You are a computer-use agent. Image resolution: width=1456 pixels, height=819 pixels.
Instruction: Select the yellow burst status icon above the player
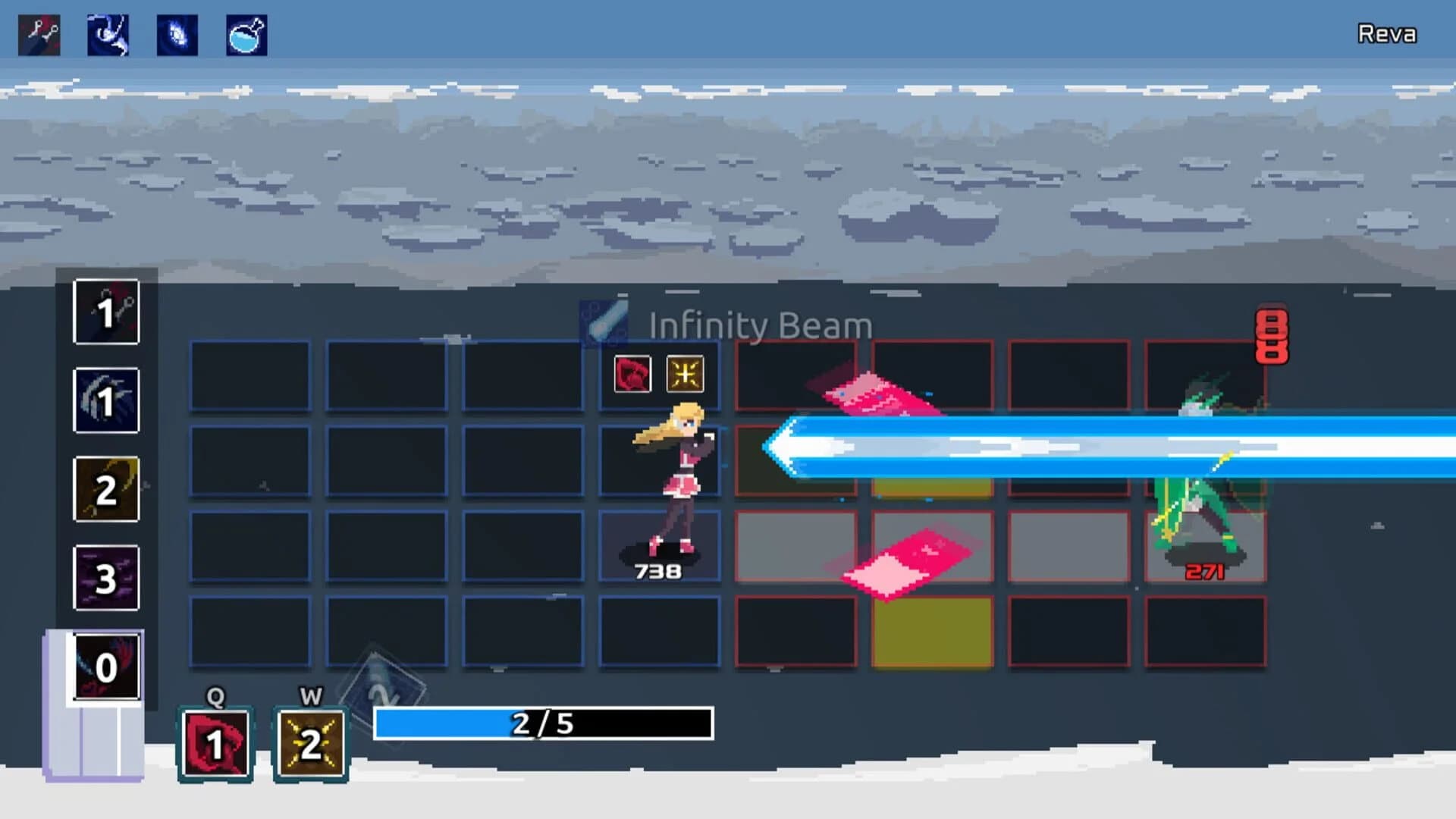(685, 372)
